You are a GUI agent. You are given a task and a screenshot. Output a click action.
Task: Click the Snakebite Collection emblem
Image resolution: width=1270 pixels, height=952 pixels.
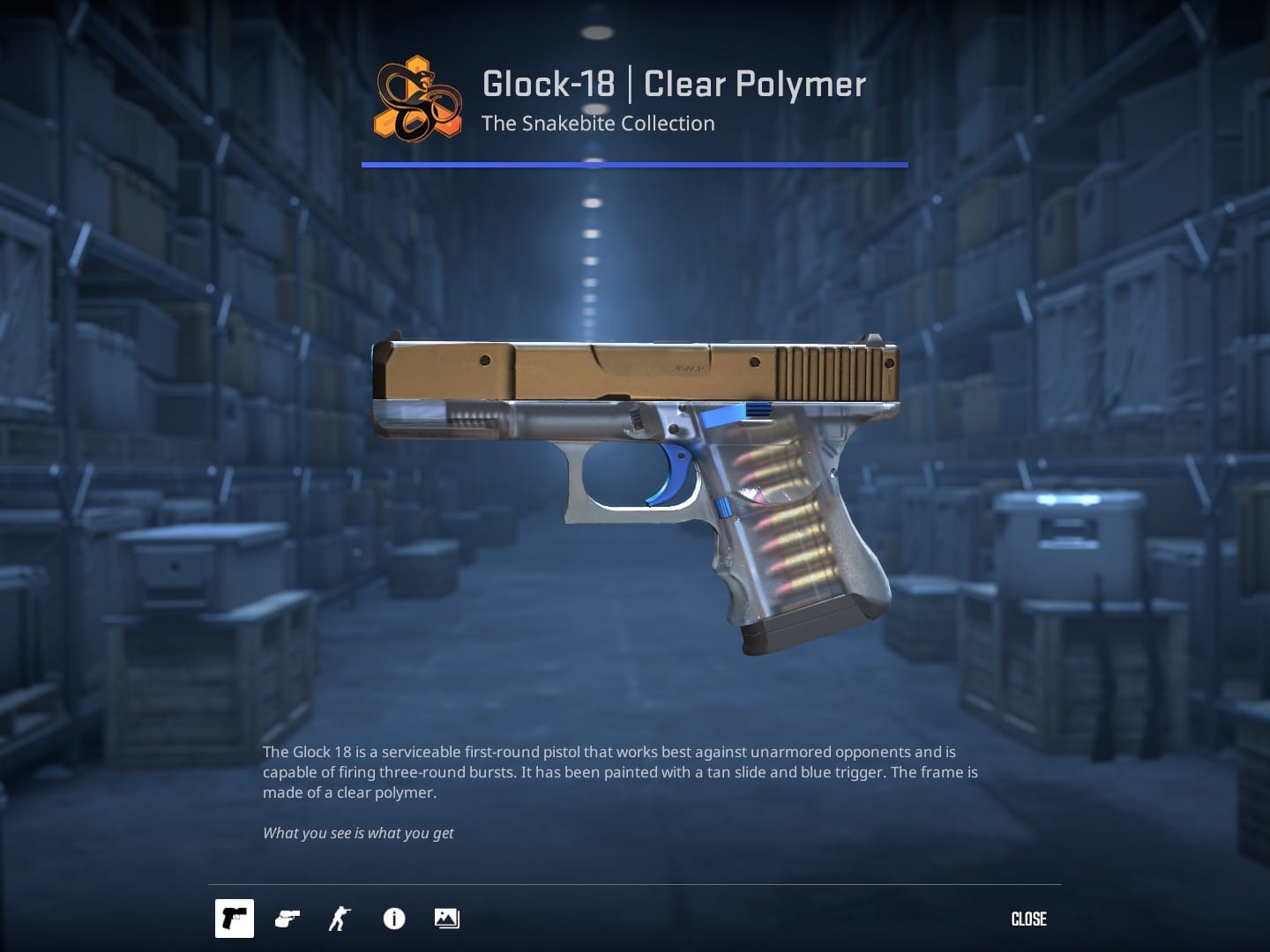(x=417, y=97)
